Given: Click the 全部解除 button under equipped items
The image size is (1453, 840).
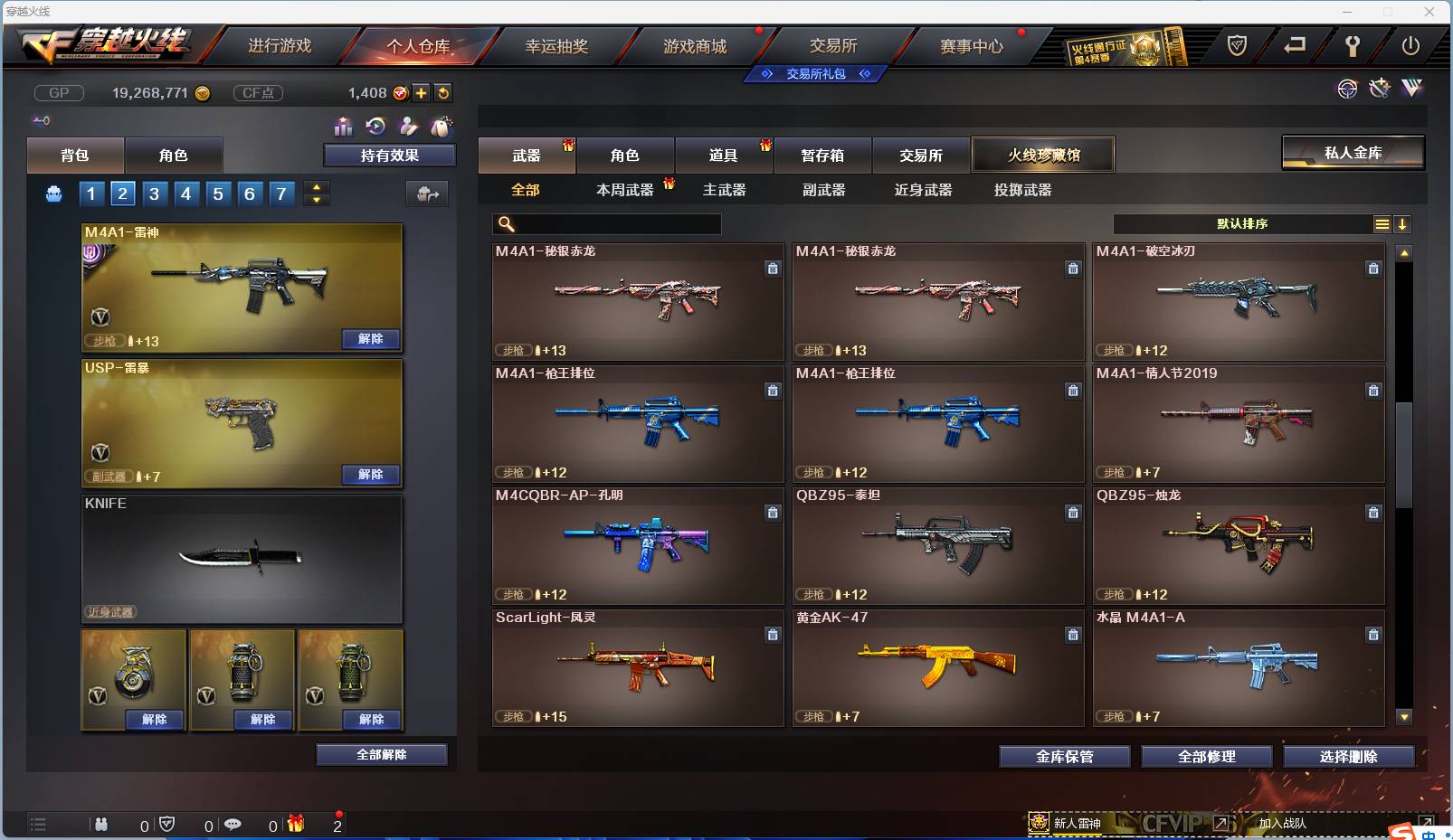Looking at the screenshot, I should click(x=381, y=754).
